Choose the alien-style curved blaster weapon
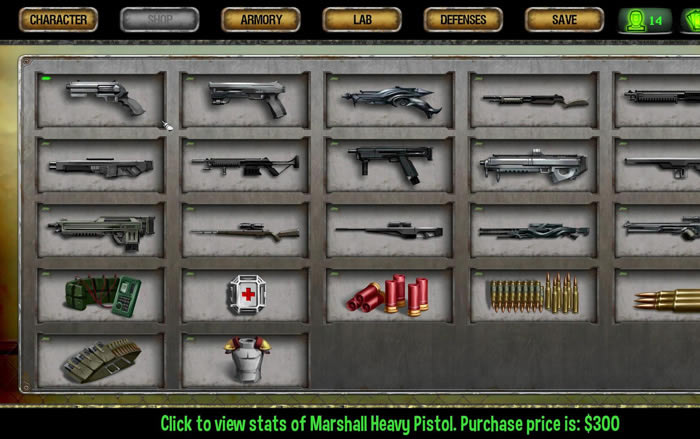 (390, 99)
